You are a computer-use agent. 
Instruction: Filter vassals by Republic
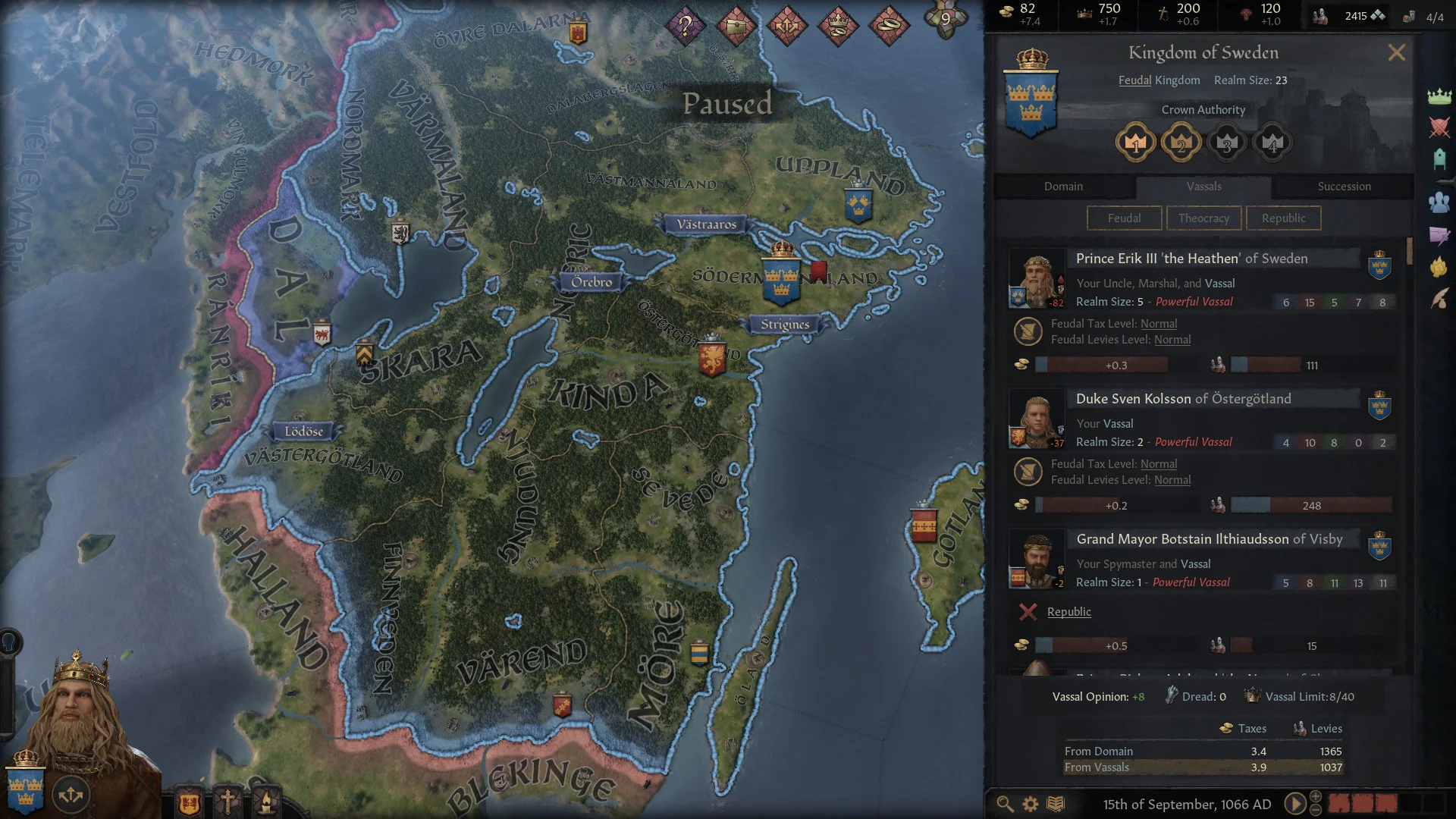[x=1283, y=218]
